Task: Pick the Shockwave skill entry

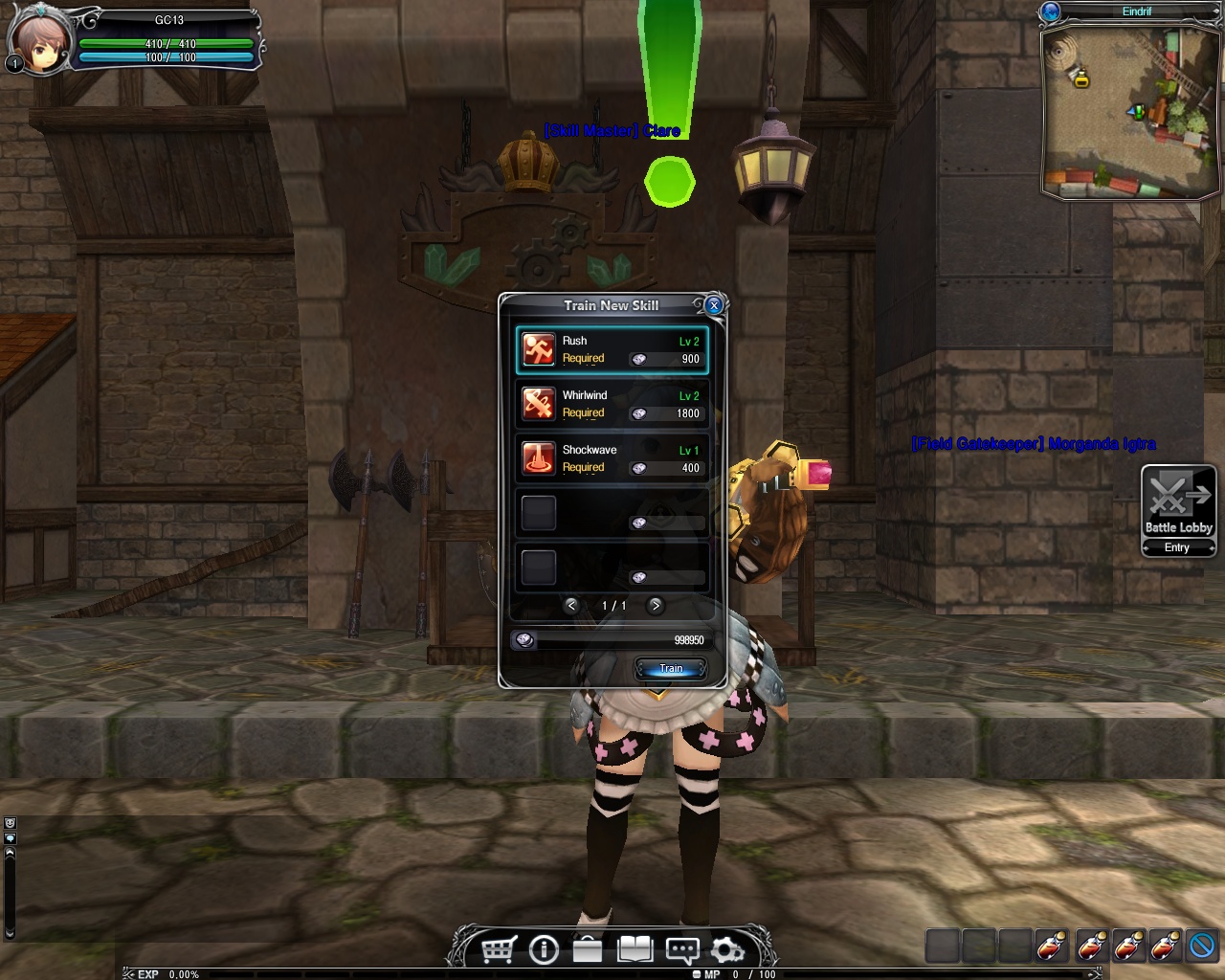Action: click(x=612, y=458)
